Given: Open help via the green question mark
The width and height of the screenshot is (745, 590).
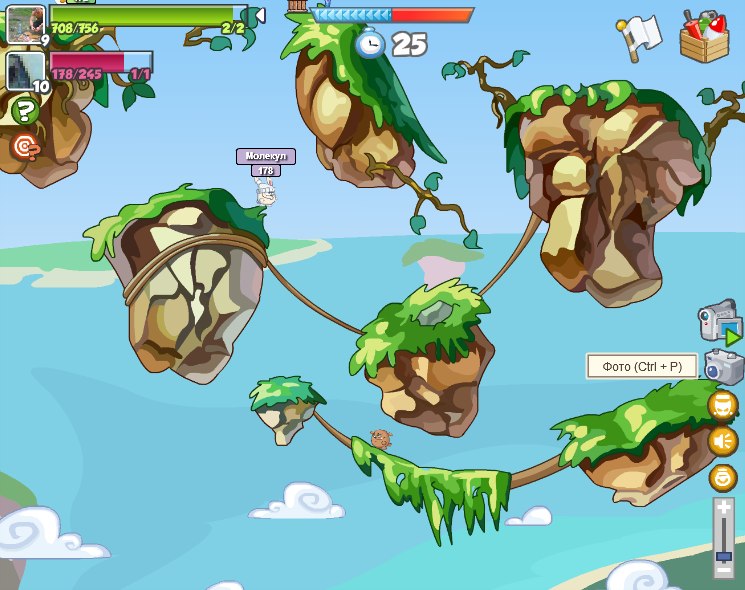Looking at the screenshot, I should [x=25, y=109].
